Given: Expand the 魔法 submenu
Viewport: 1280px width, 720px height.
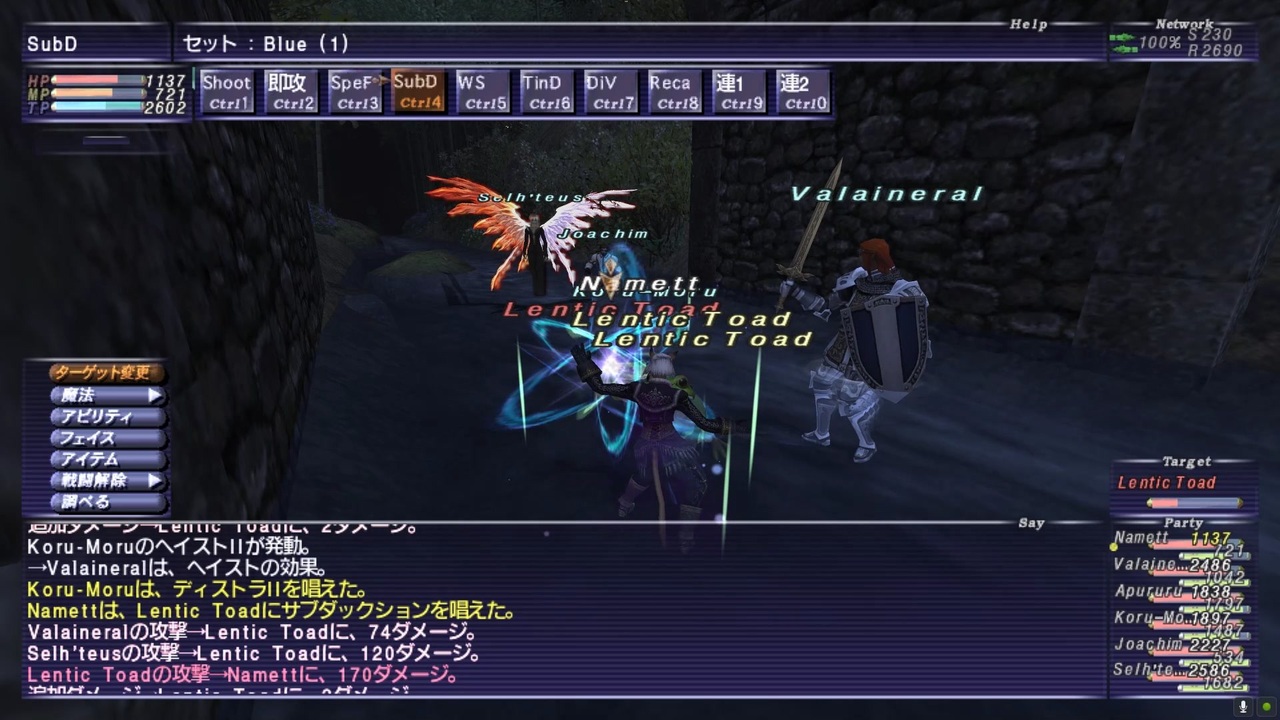Looking at the screenshot, I should click(100, 394).
